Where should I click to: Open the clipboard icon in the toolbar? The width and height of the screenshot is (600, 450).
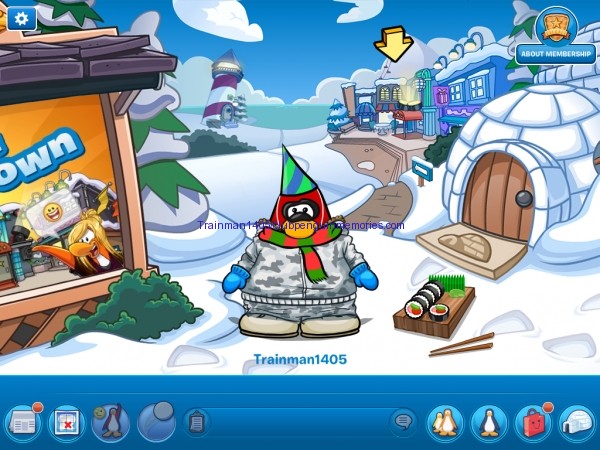197,422
